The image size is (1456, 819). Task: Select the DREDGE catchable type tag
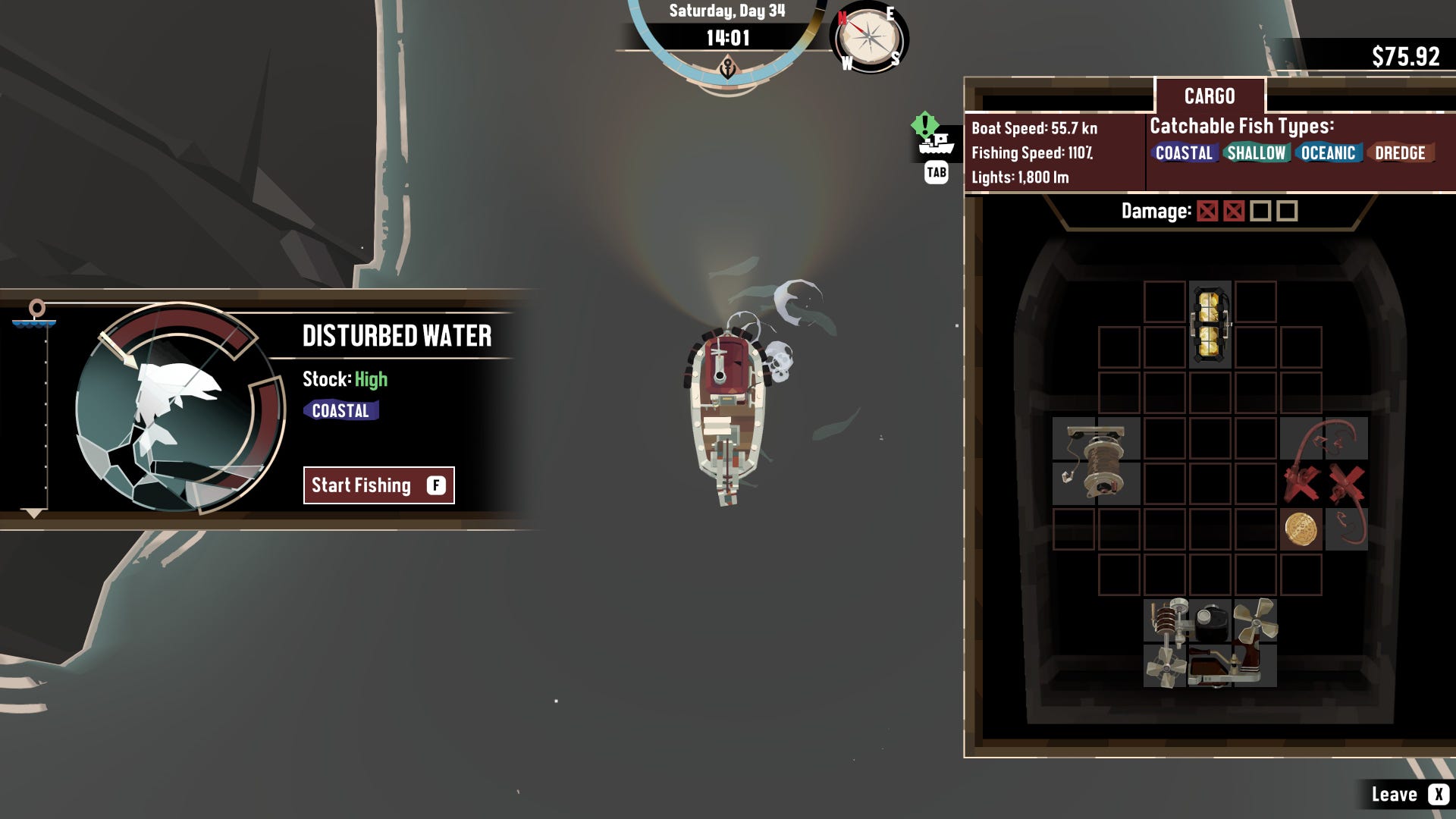coord(1400,153)
